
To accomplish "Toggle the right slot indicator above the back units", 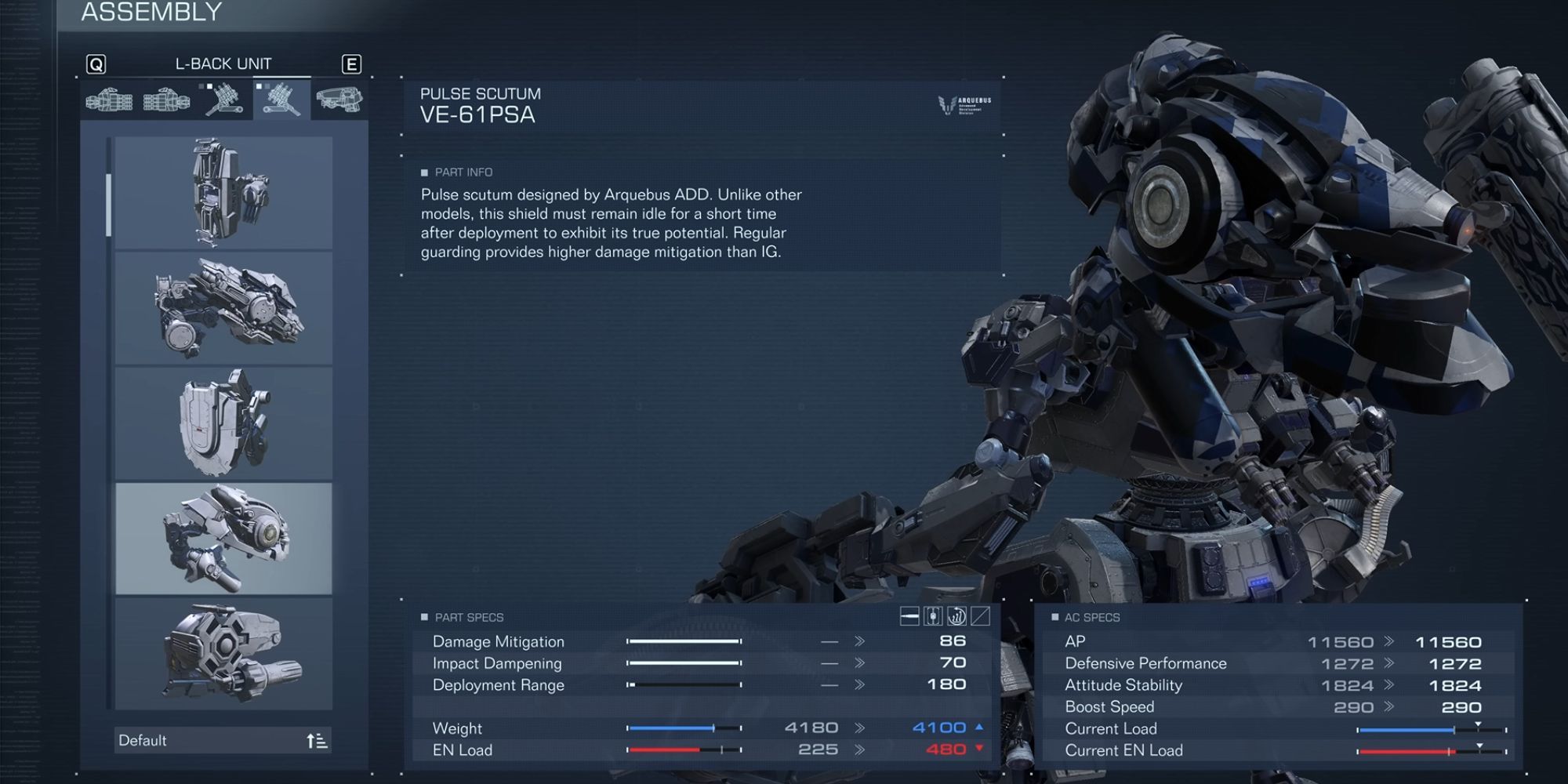I will pos(209,86).
